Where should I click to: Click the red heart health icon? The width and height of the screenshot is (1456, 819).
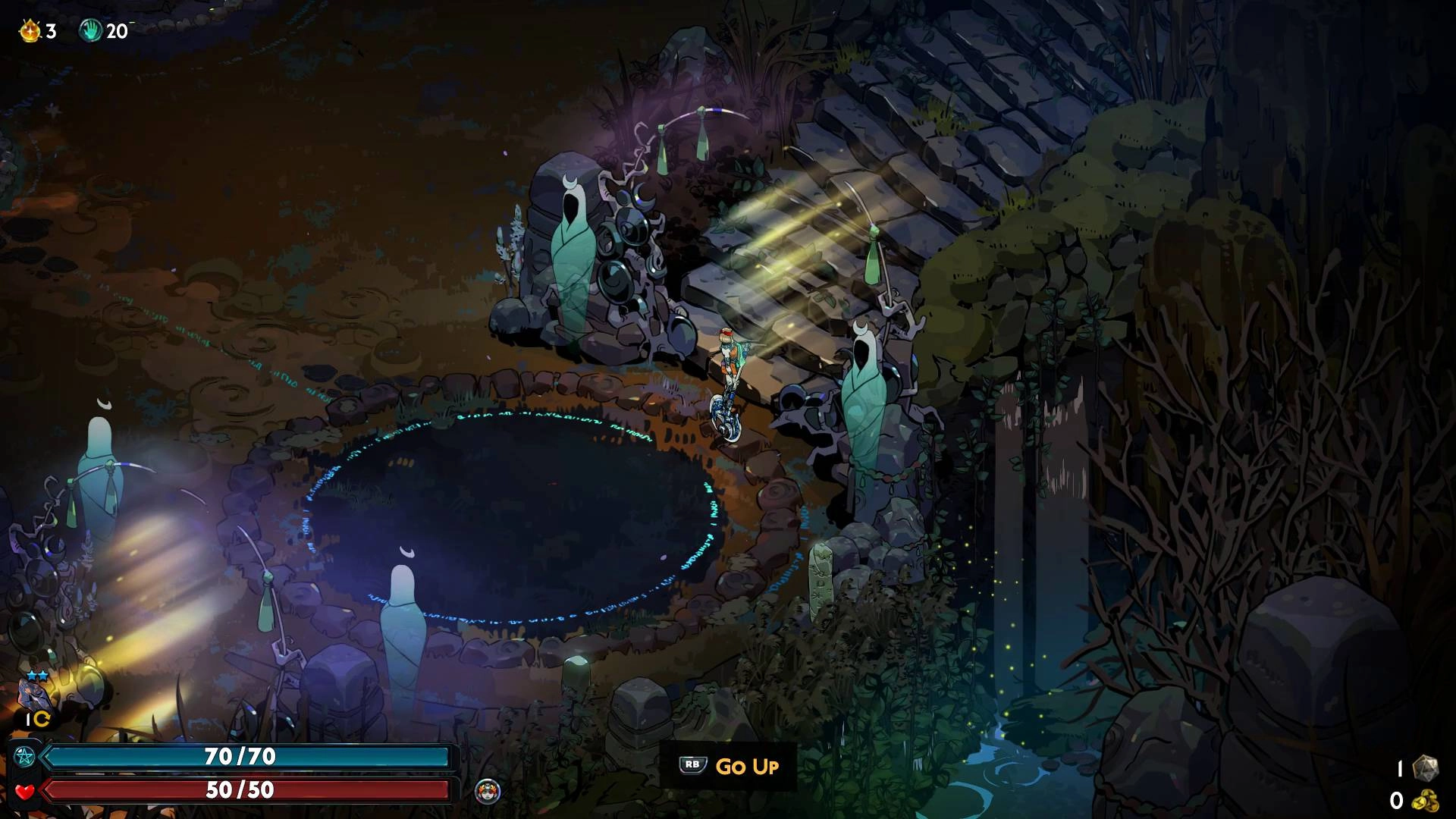pyautogui.click(x=24, y=791)
